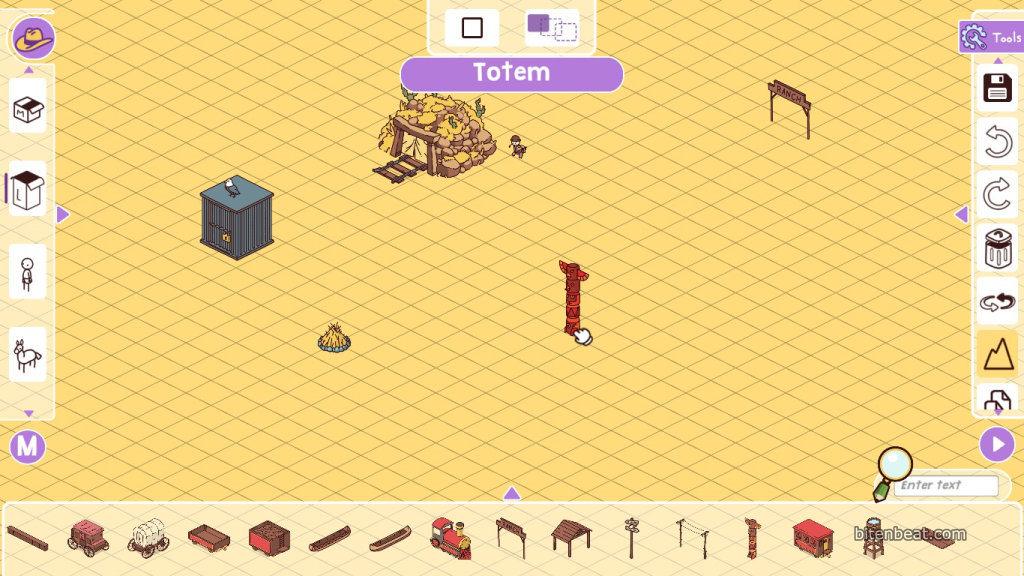This screenshot has width=1024, height=576.
Task: Focus the Enter text search field
Action: coord(946,486)
